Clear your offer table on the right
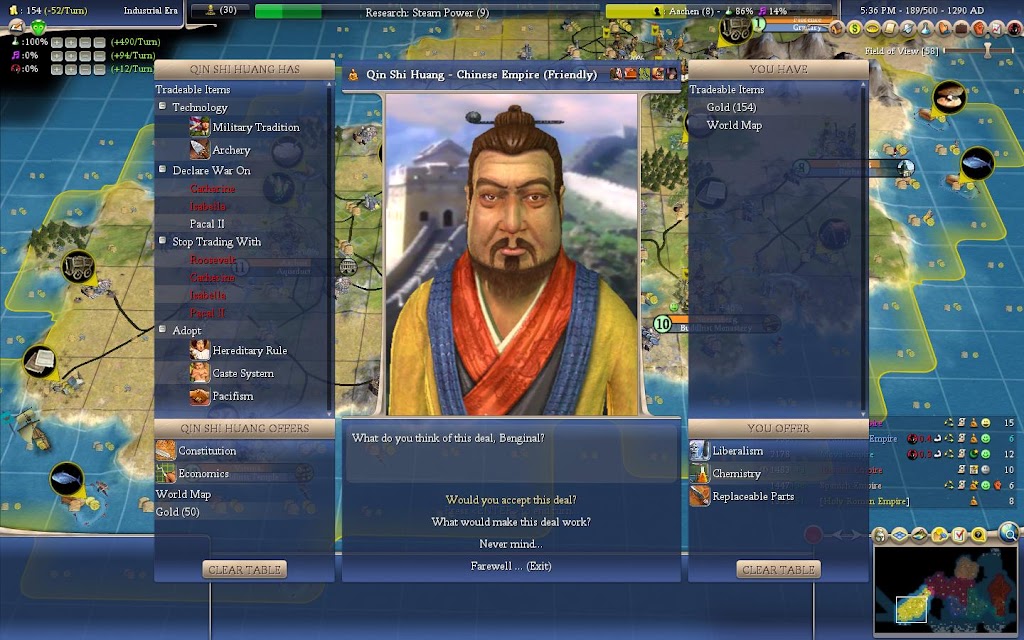This screenshot has height=640, width=1024. tap(778, 569)
